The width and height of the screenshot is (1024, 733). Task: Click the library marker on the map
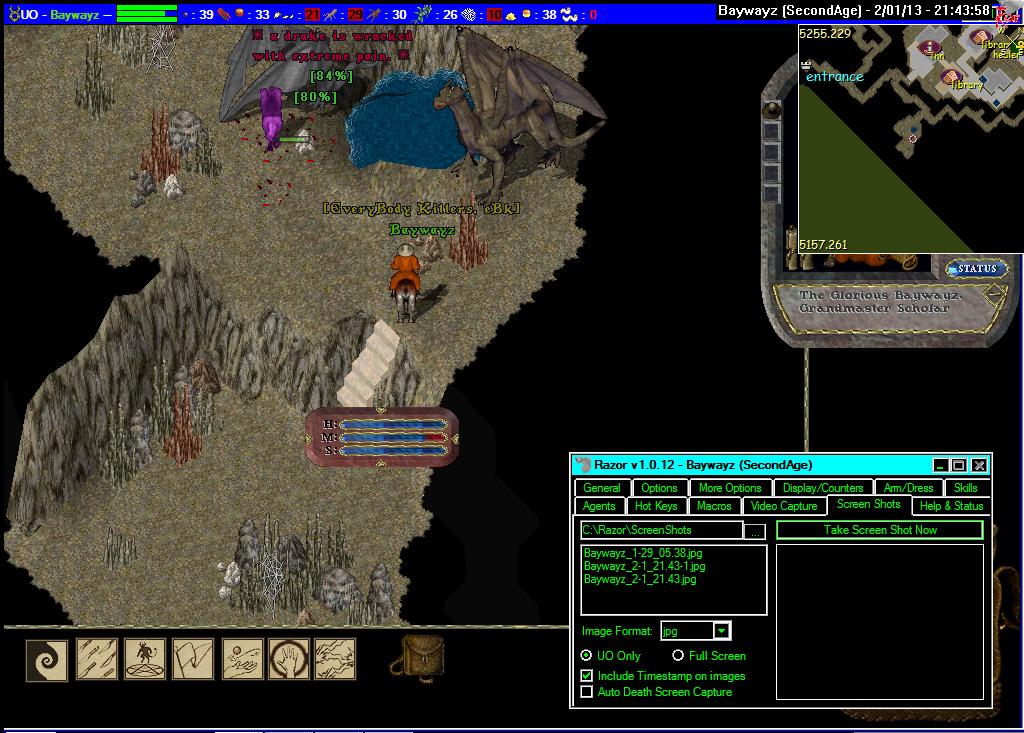pyautogui.click(x=951, y=79)
